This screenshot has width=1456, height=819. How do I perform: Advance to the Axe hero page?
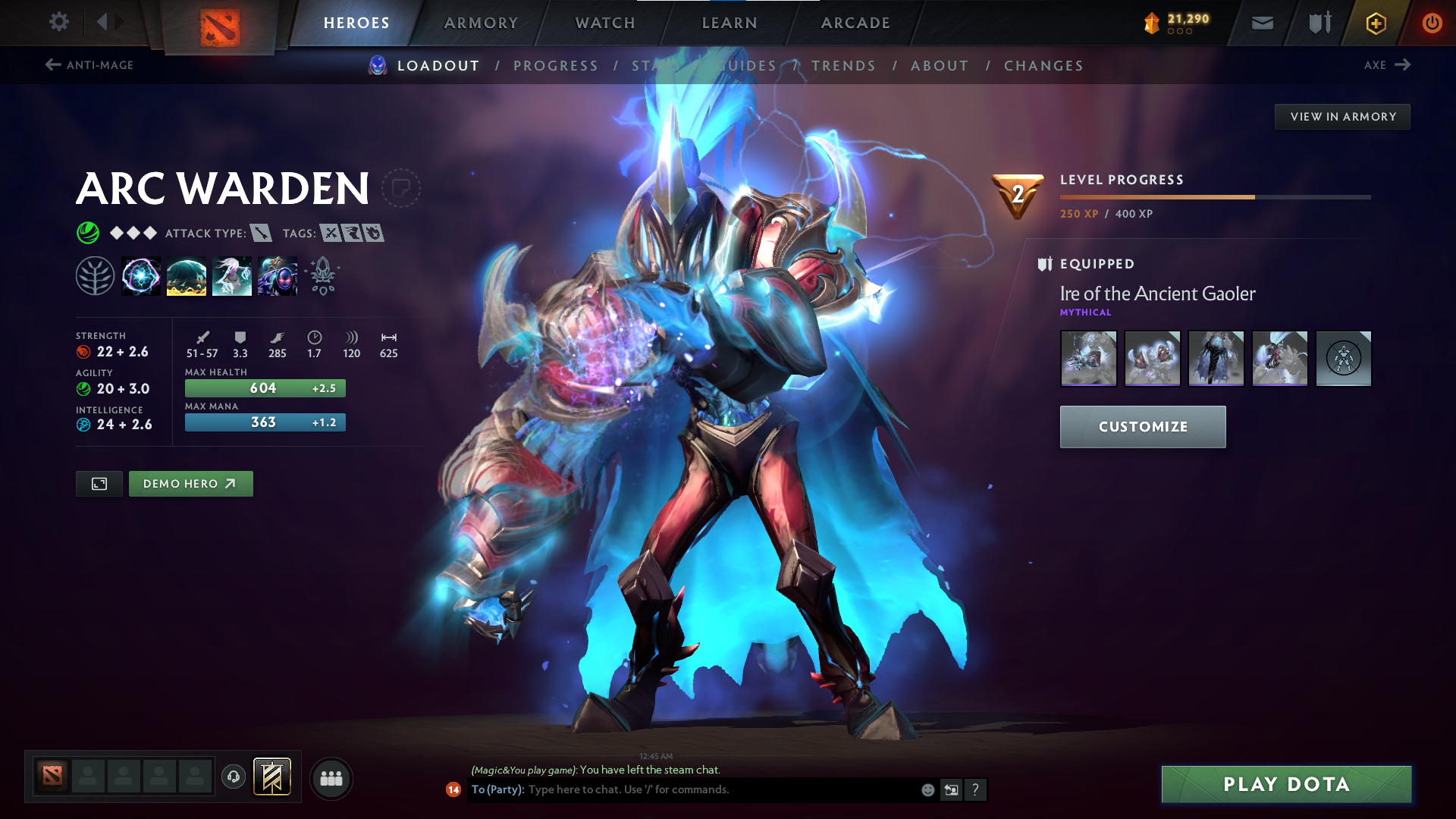[x=1386, y=65]
